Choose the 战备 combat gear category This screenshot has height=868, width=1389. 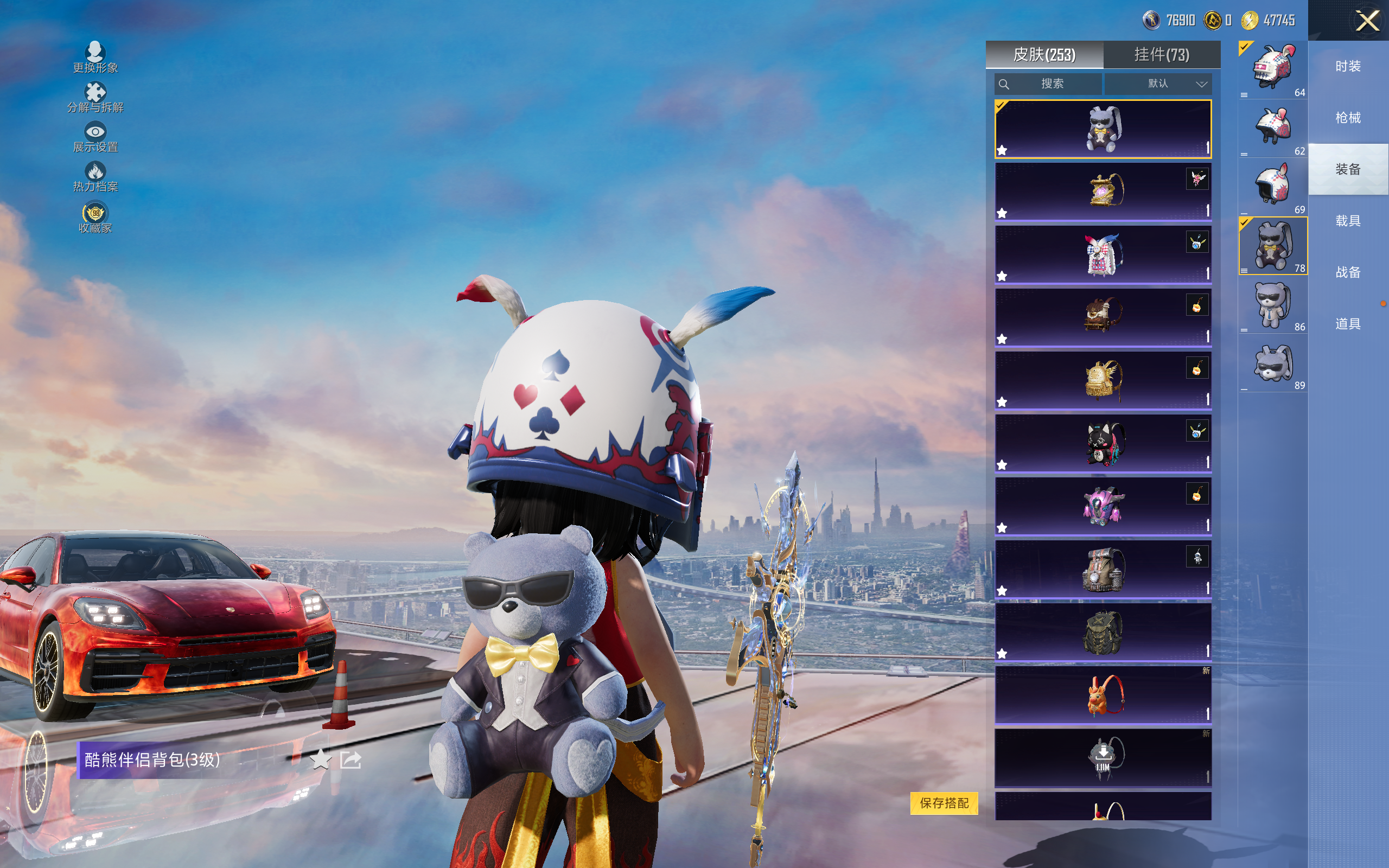[1348, 272]
